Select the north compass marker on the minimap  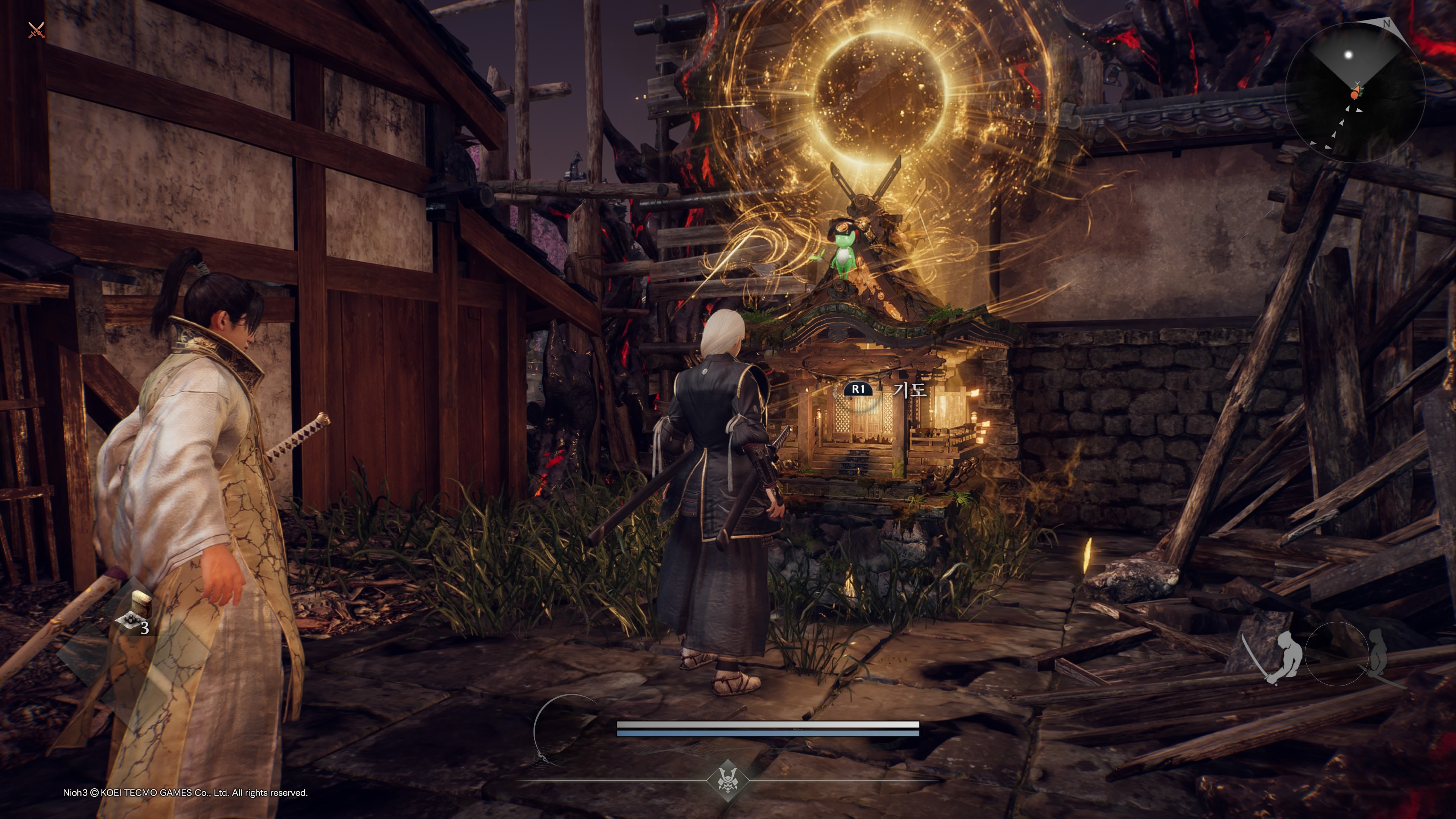click(x=1386, y=24)
